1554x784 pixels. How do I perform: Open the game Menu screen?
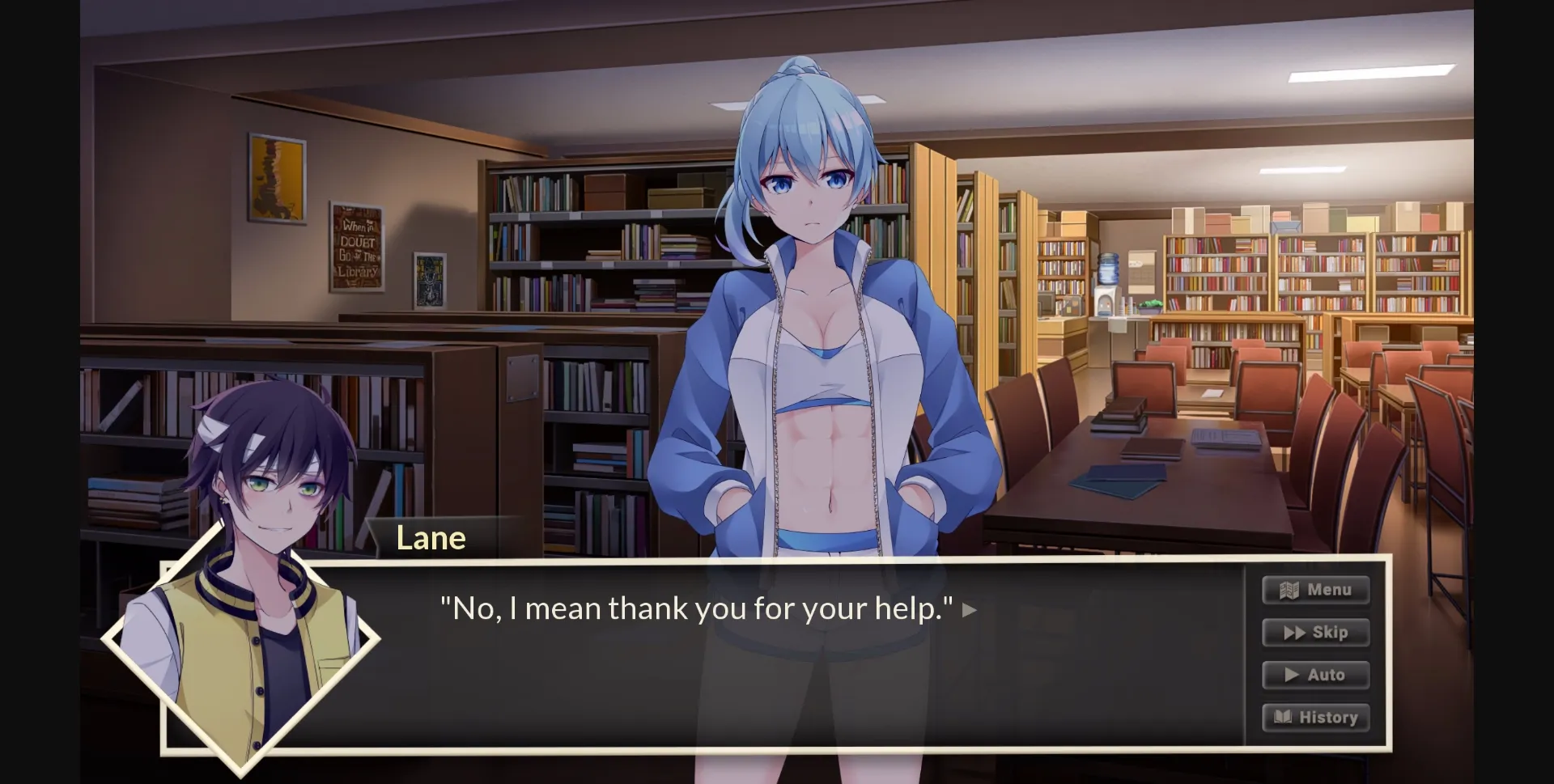pyautogui.click(x=1316, y=590)
